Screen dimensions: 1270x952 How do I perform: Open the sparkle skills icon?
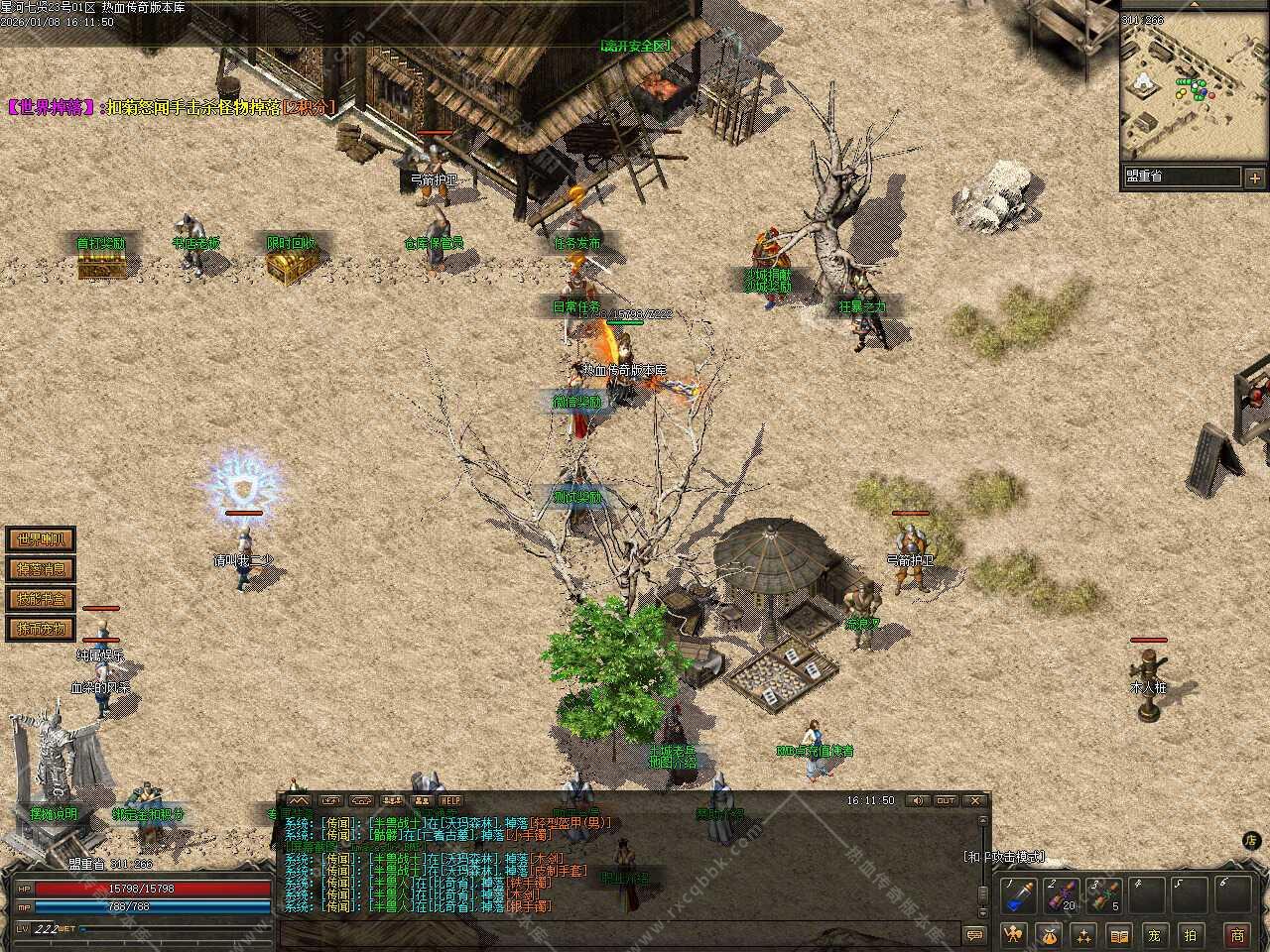pos(1083,934)
